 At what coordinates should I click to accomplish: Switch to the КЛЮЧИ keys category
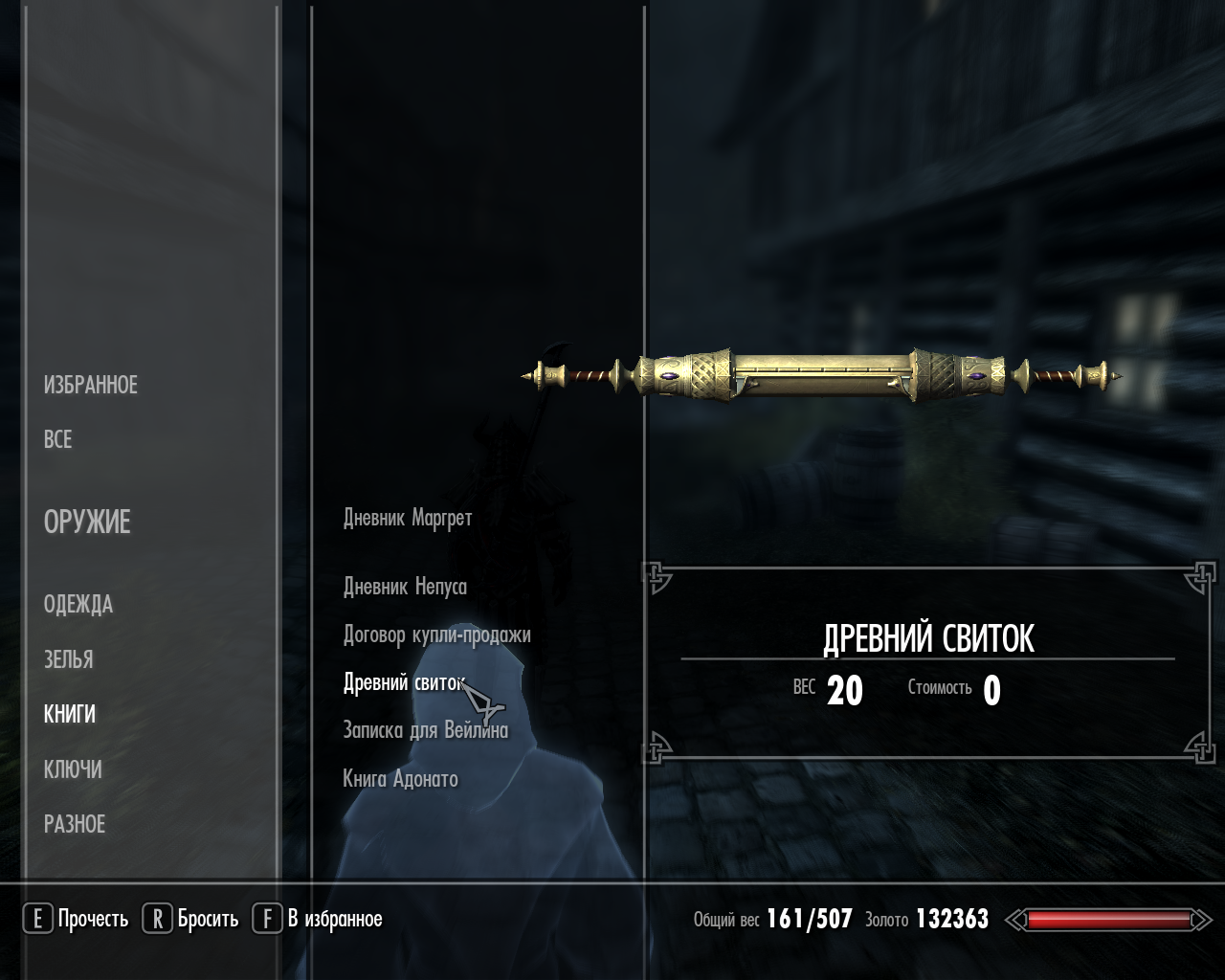pyautogui.click(x=73, y=769)
